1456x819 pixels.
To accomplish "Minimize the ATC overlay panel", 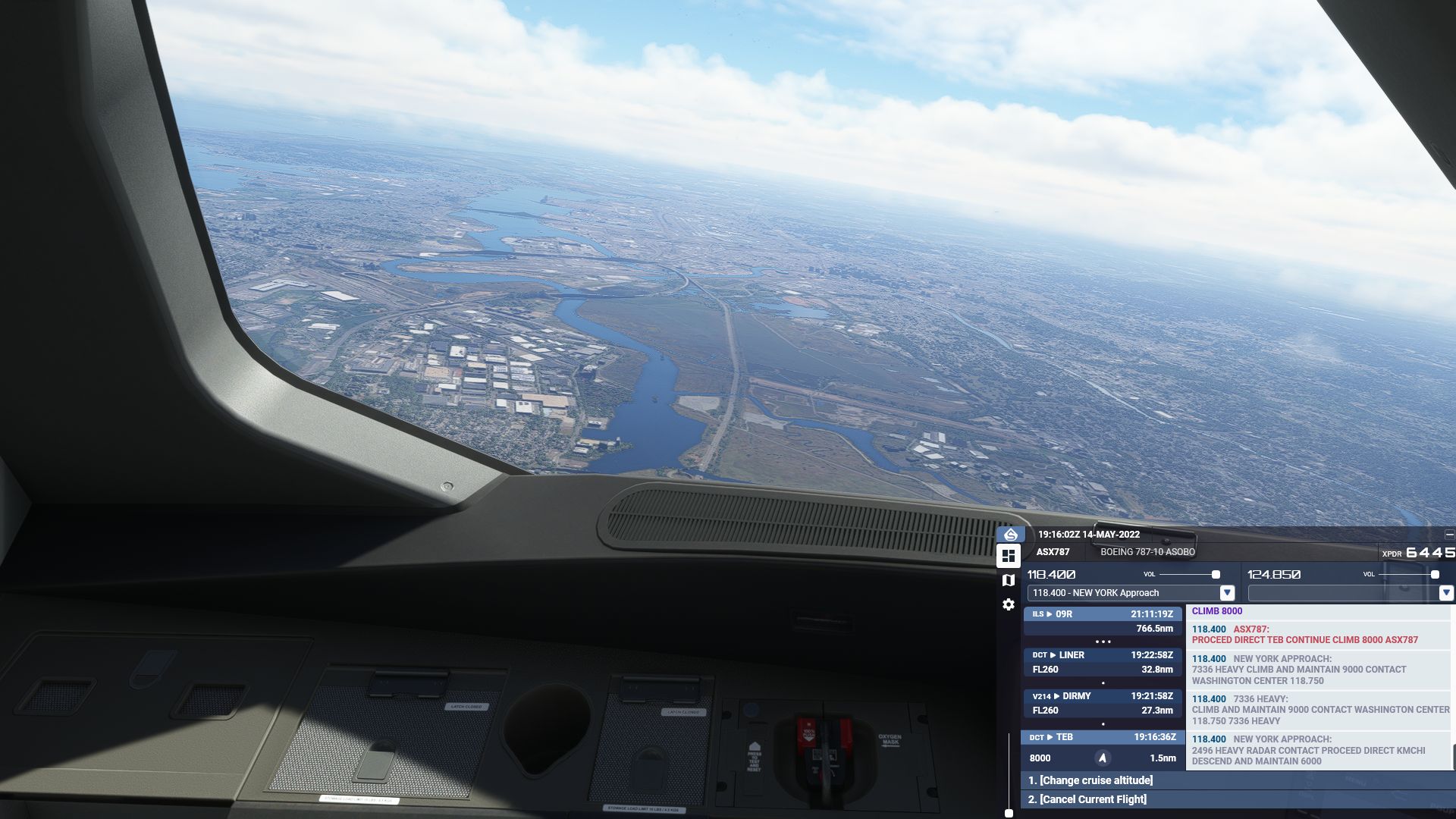I will [1449, 535].
